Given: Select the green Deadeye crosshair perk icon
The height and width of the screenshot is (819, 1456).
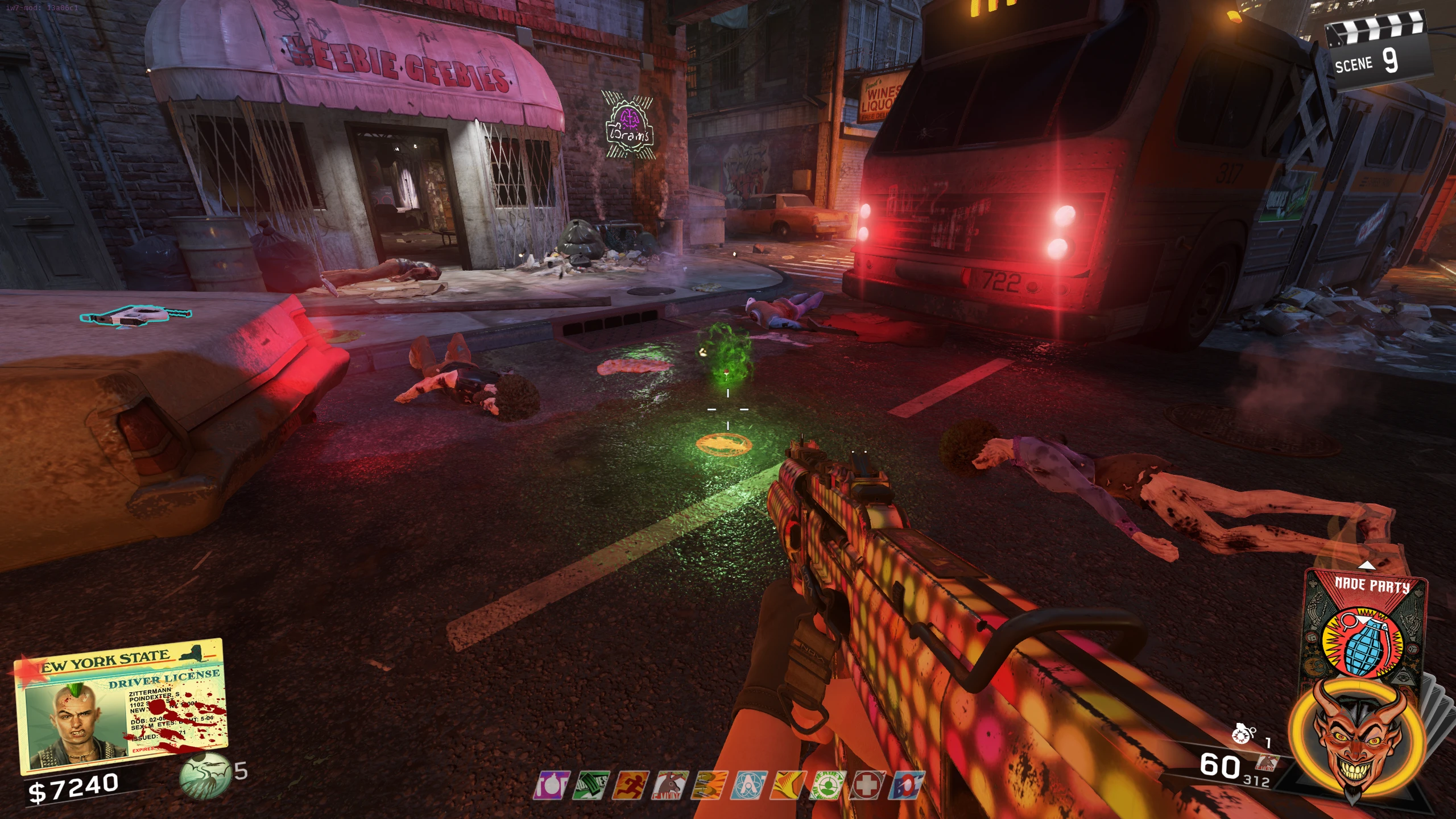Looking at the screenshot, I should point(827,785).
